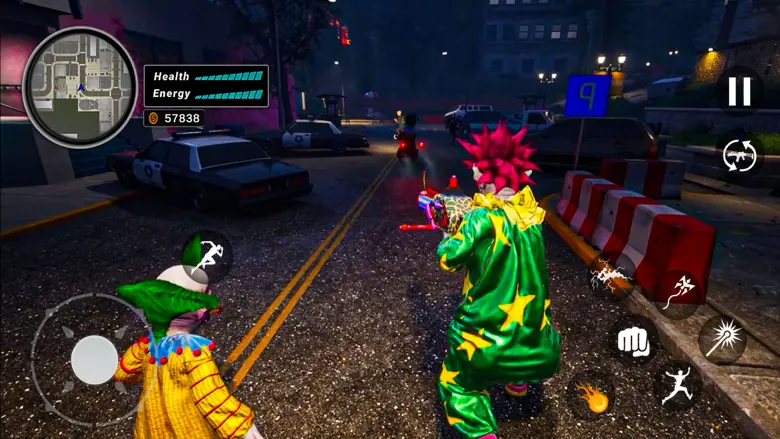780x439 pixels.
Task: Use the lightning bolt attack
Action: point(608,277)
